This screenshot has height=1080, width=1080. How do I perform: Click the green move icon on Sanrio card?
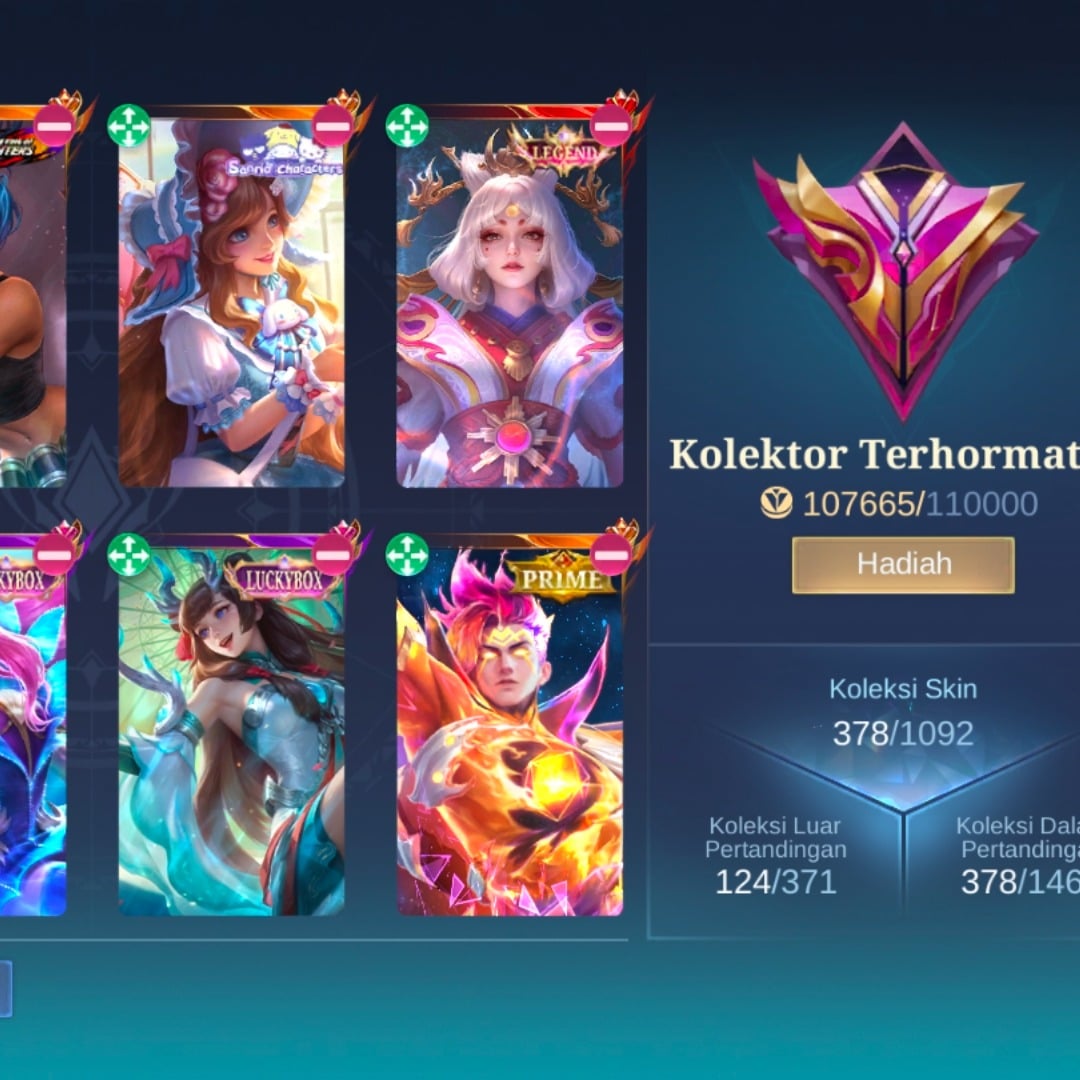pyautogui.click(x=129, y=126)
